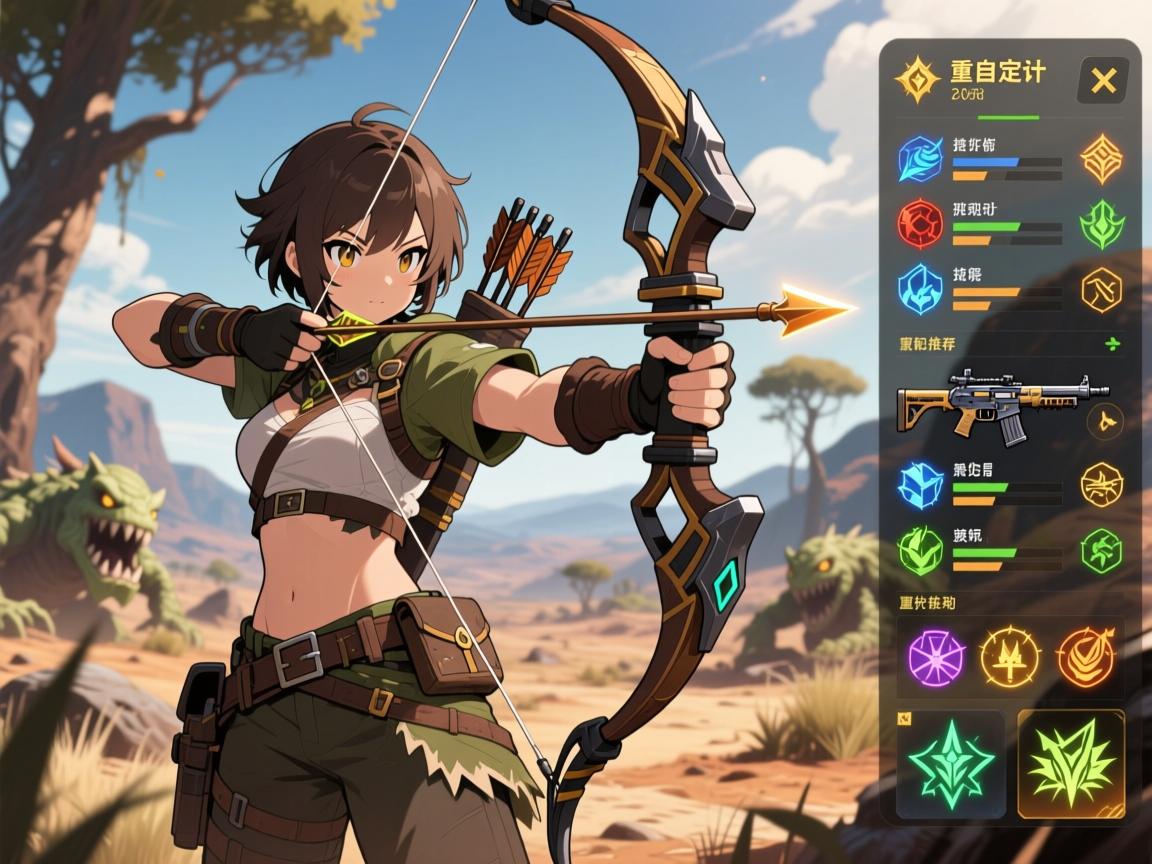Select the blue feather skill icon
Viewport: 1152px width, 864px height.
[920, 160]
